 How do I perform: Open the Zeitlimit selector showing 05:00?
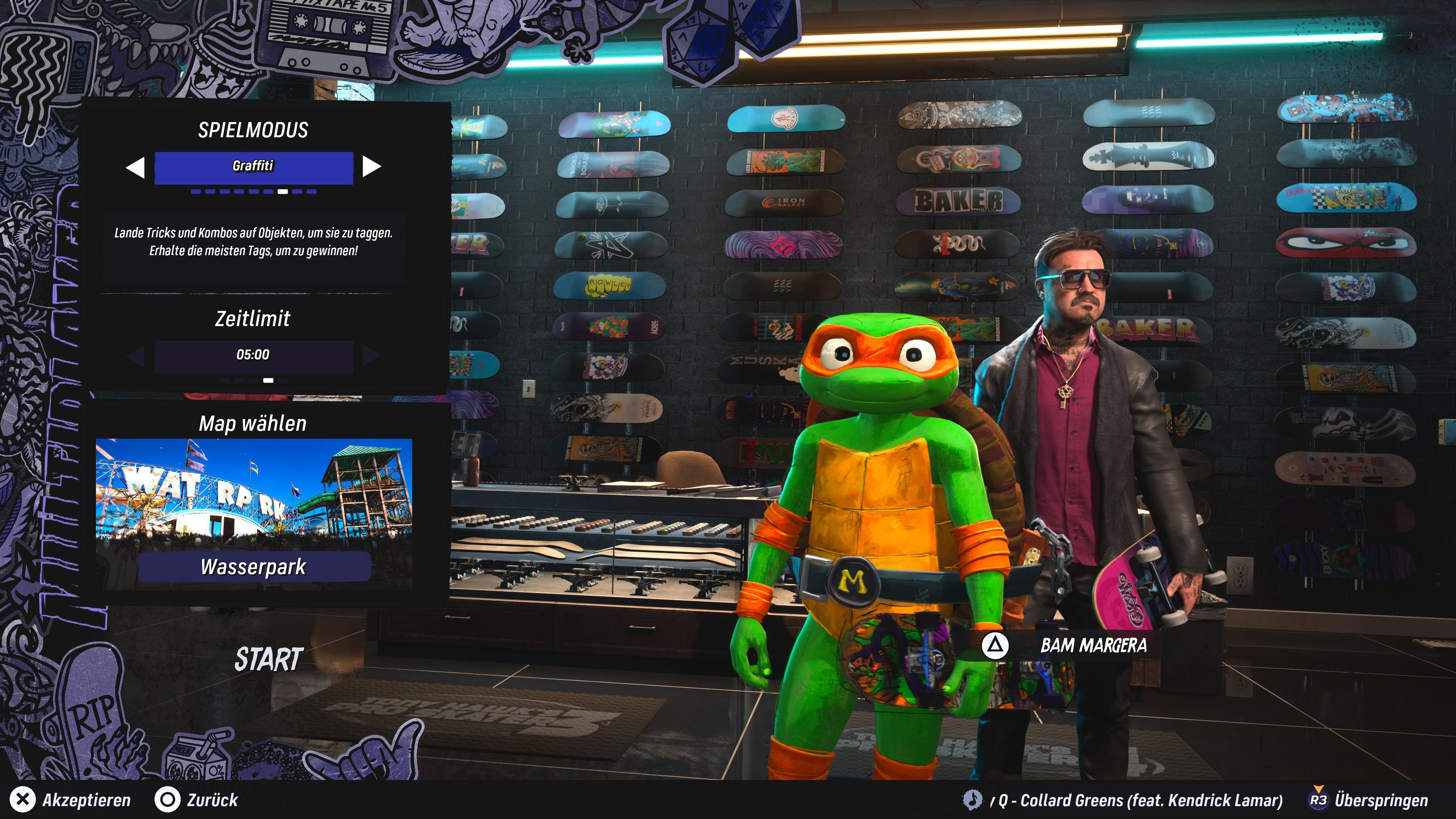point(253,355)
